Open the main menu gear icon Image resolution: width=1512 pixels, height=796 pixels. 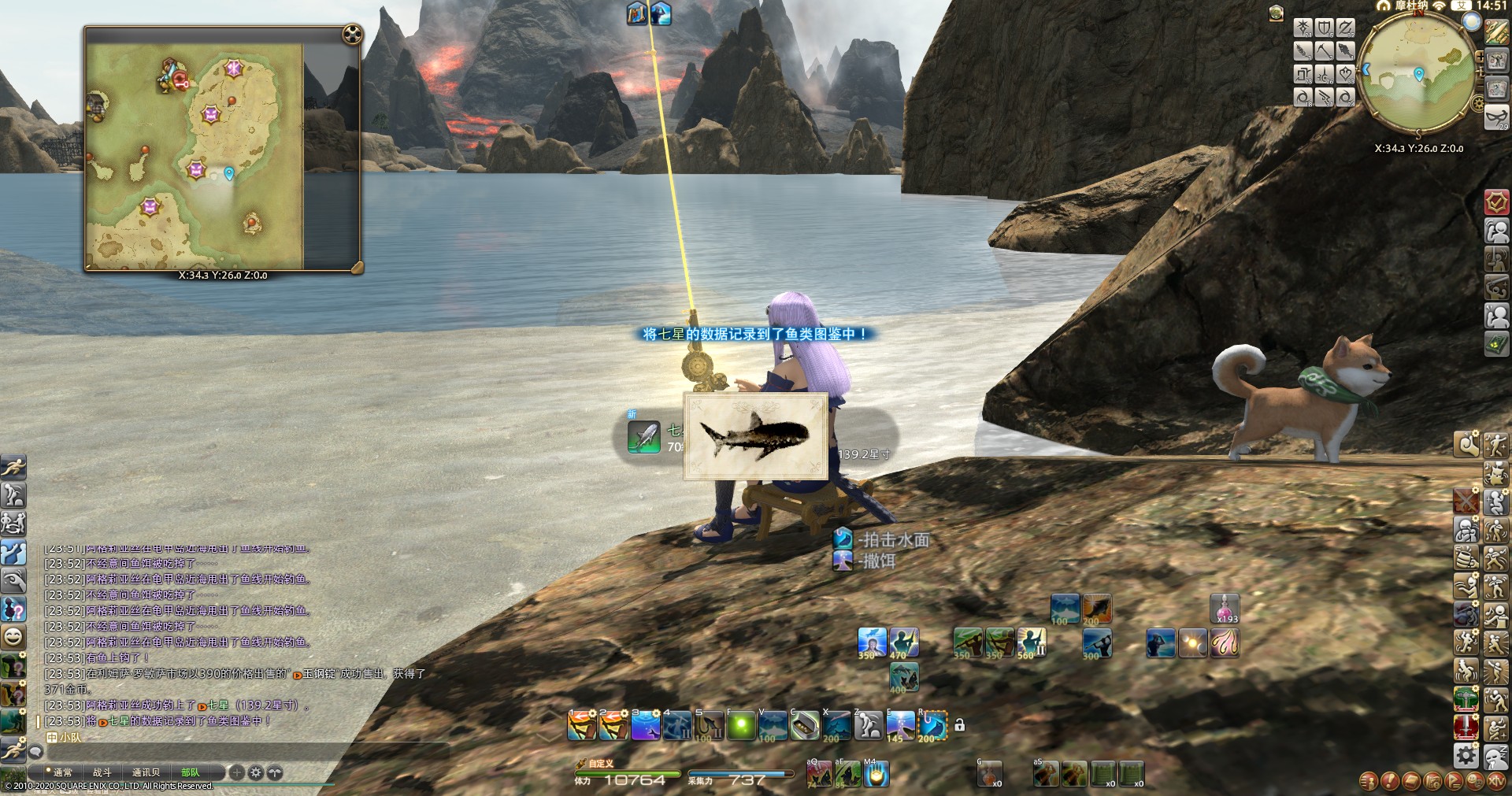(x=1466, y=756)
